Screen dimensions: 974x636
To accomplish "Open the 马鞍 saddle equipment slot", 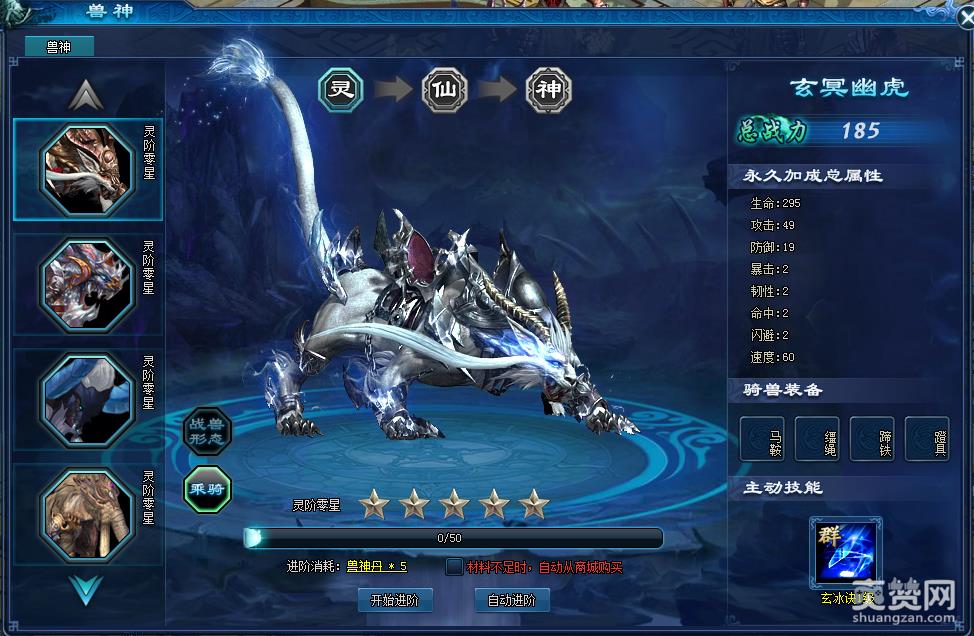I will pyautogui.click(x=762, y=438).
